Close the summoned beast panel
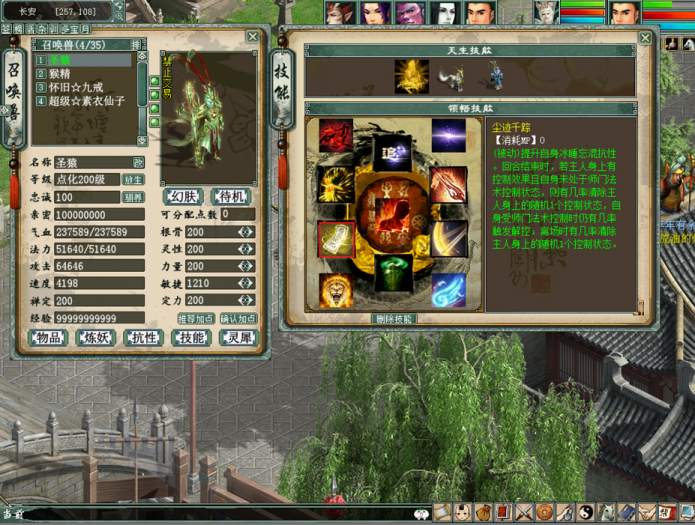 coord(252,37)
